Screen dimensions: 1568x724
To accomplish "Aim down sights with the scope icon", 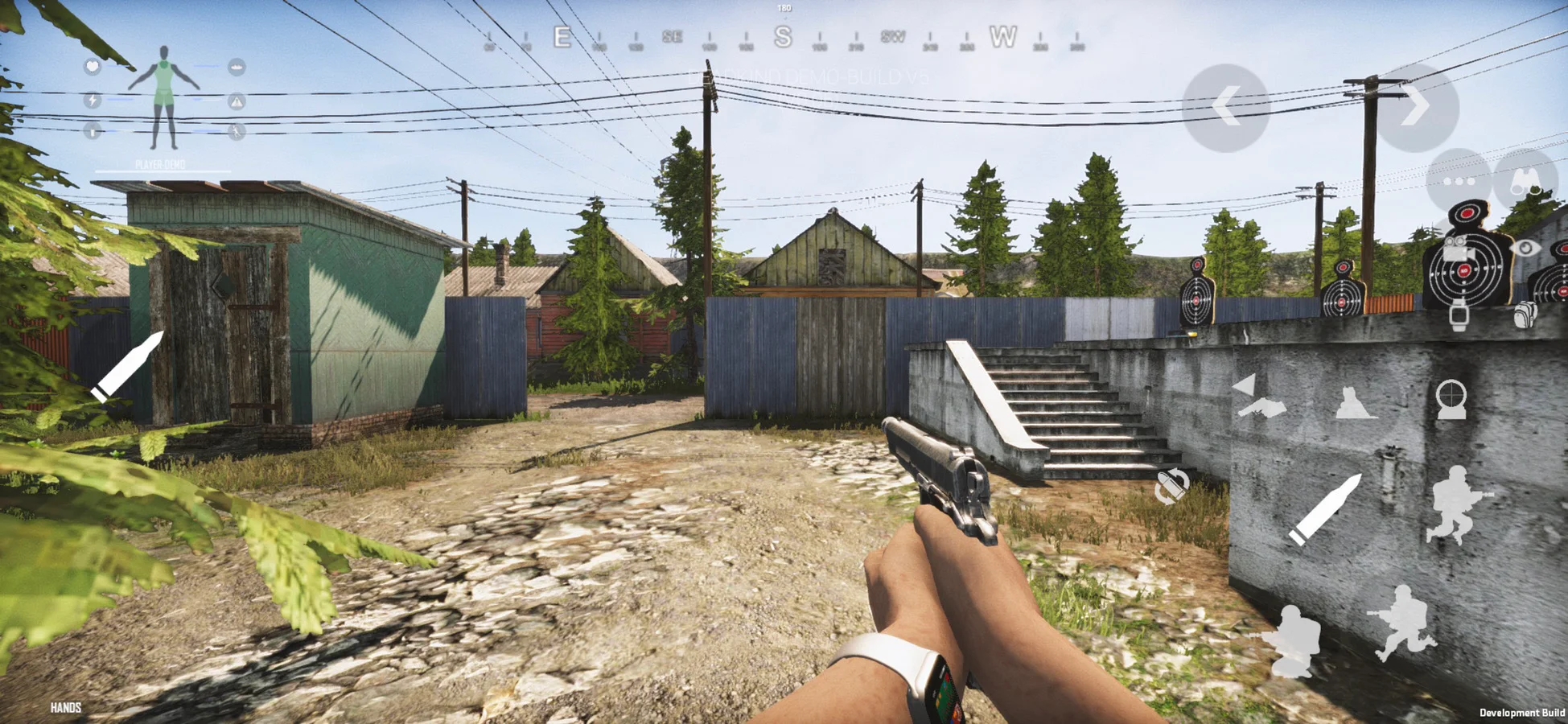I will point(1451,399).
